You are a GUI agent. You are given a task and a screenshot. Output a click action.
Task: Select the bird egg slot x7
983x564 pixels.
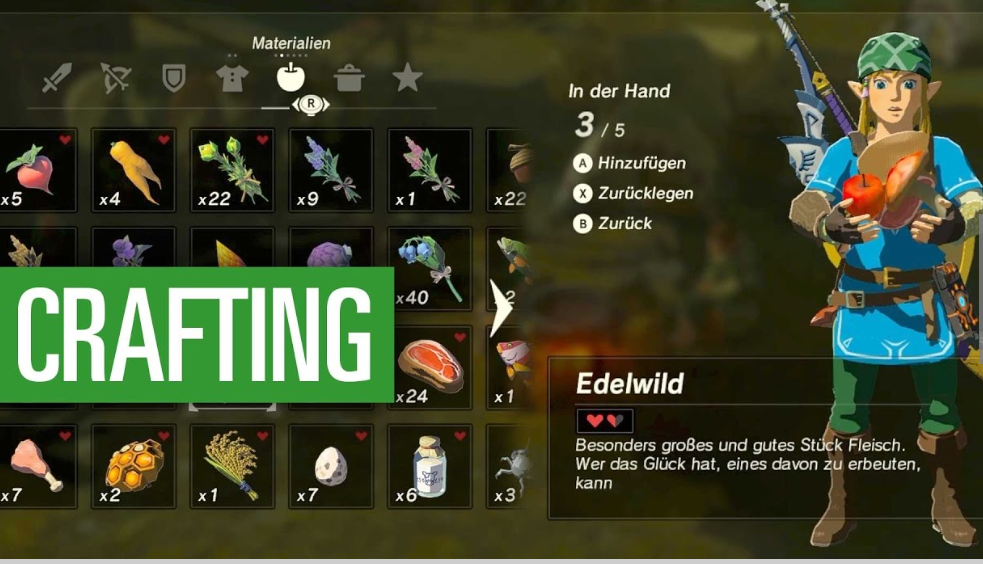[x=331, y=465]
